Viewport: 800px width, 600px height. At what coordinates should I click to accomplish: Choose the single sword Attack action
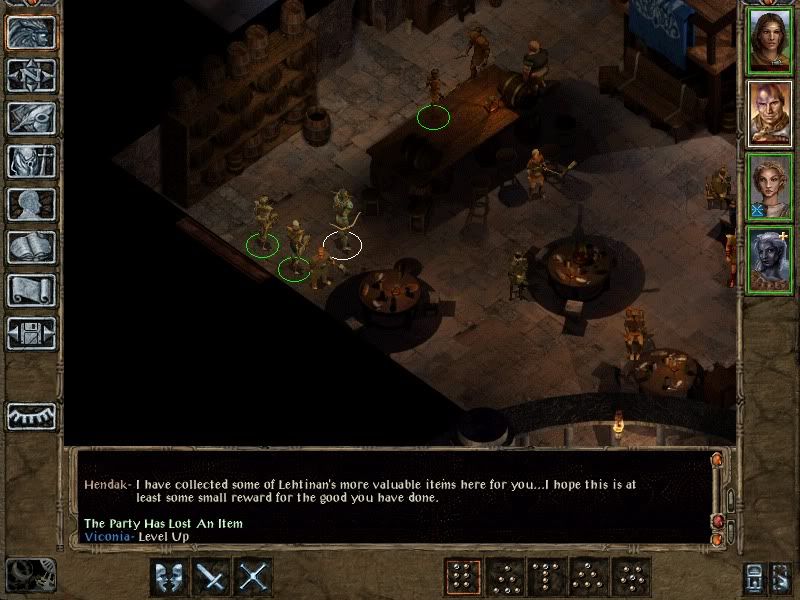coord(213,577)
